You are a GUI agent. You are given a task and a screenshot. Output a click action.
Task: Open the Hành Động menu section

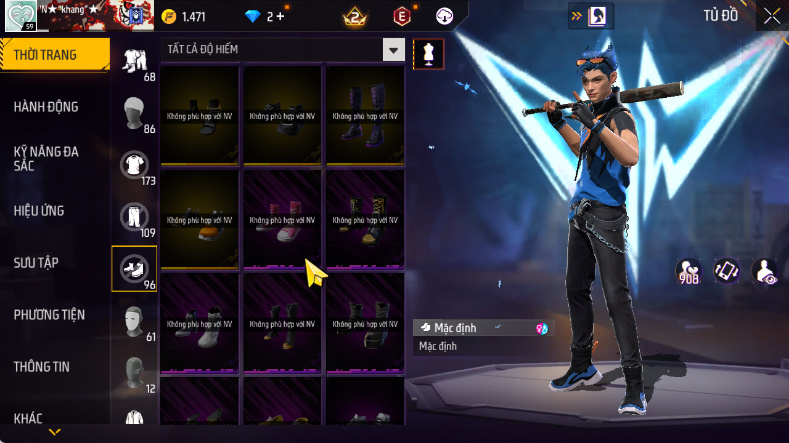pyautogui.click(x=46, y=107)
